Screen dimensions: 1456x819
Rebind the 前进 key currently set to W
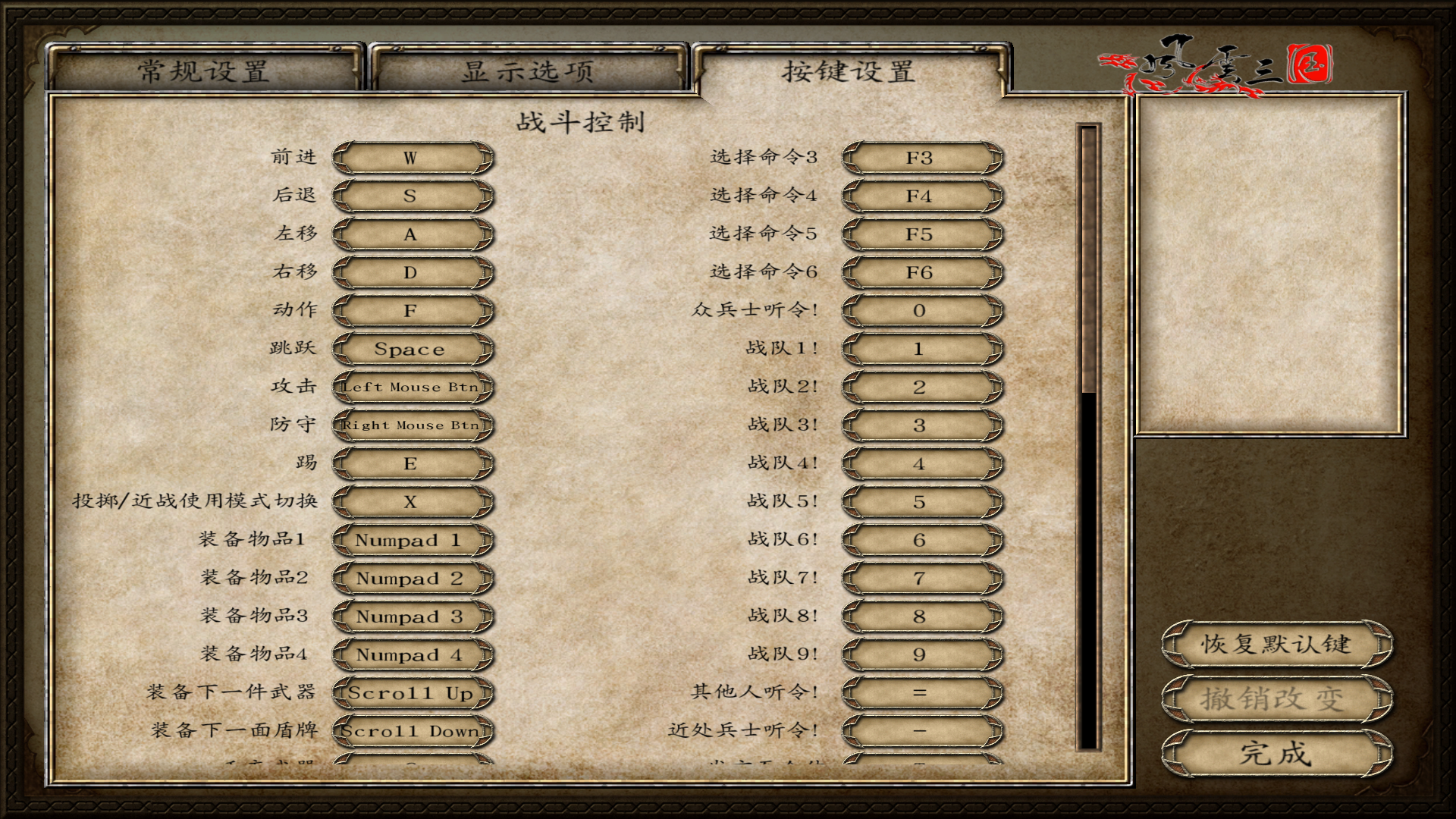point(410,157)
